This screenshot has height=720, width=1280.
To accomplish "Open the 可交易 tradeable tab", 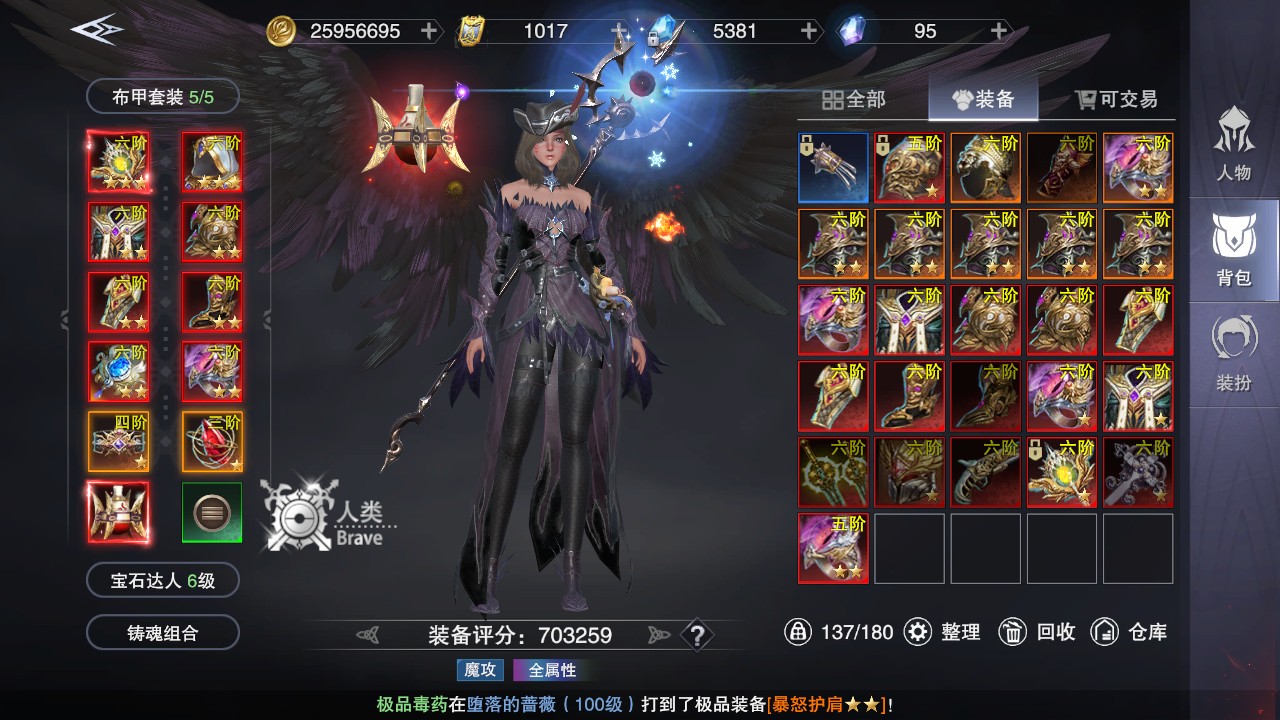I will [1116, 99].
